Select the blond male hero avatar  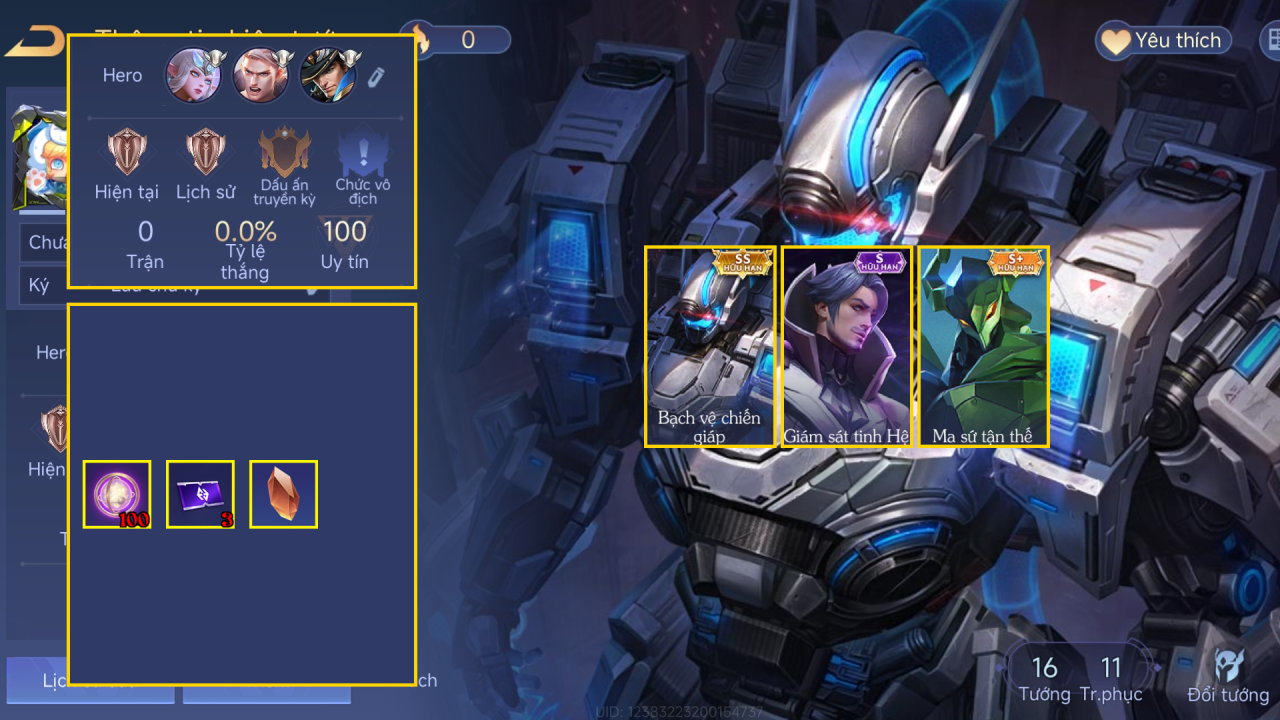click(x=261, y=75)
